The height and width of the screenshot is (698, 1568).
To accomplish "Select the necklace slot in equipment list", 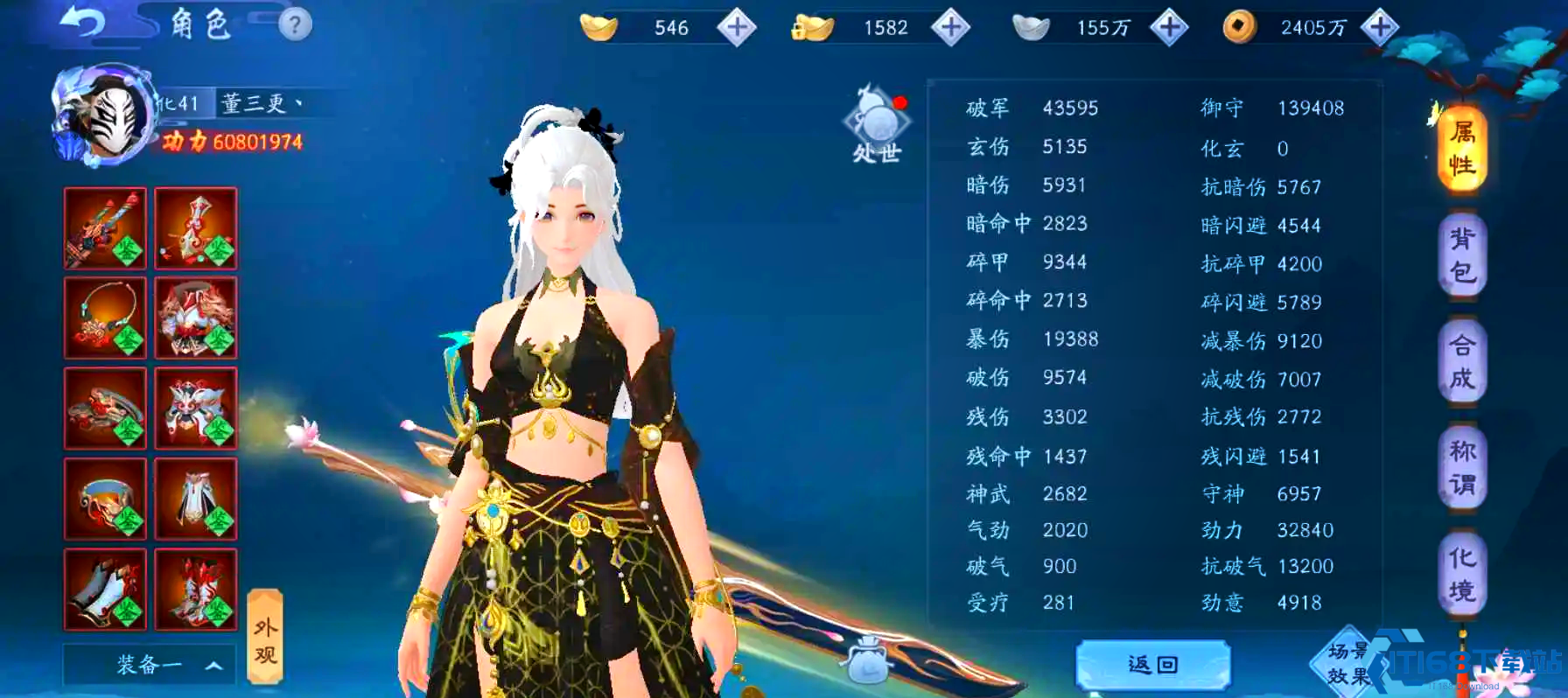I will [105, 318].
